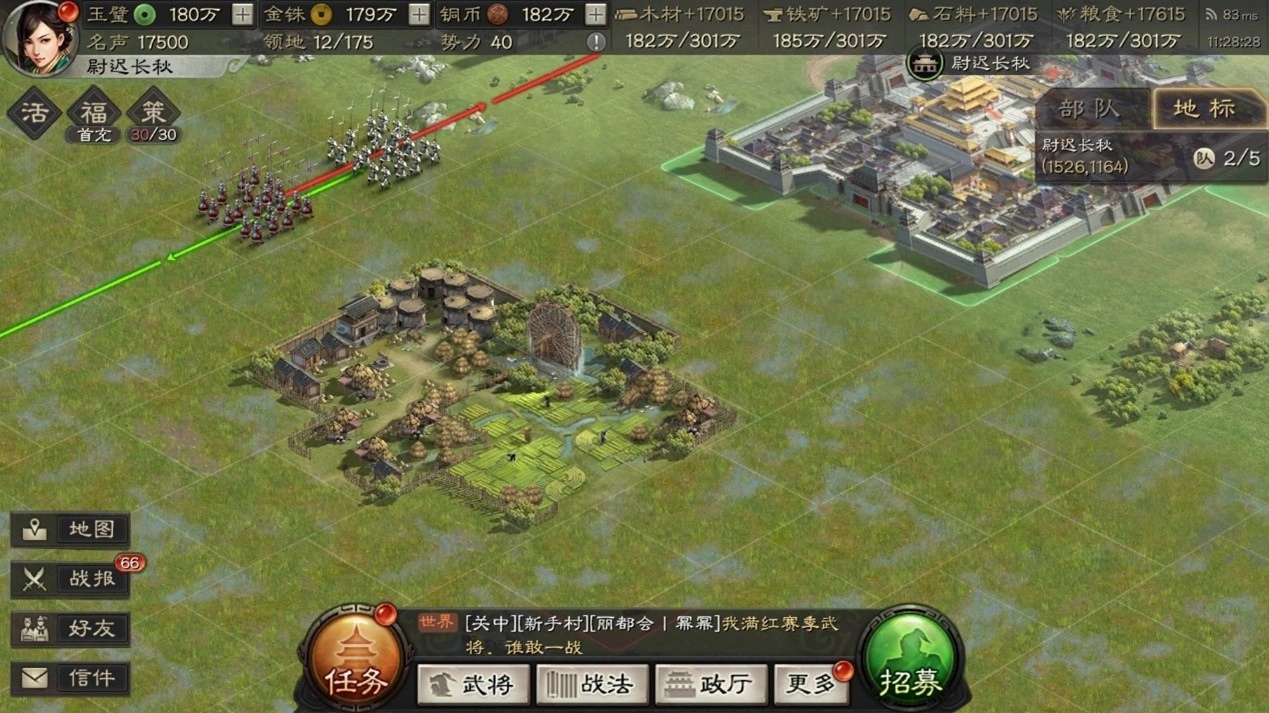Show the 更多 more options
Viewport: 1269px width, 713px height.
[x=812, y=684]
